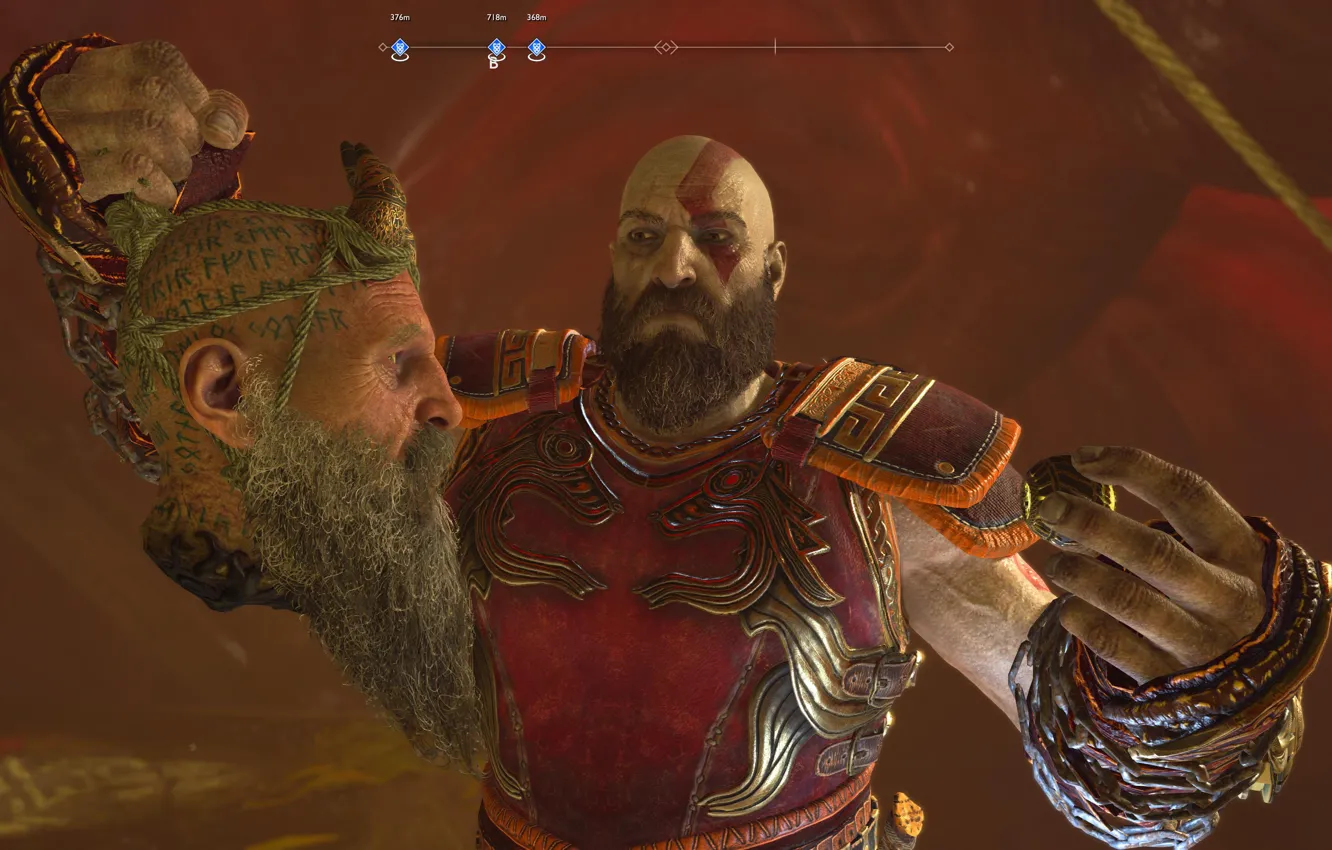
Task: Select the center heading indicator on the compass
Action: click(x=665, y=46)
